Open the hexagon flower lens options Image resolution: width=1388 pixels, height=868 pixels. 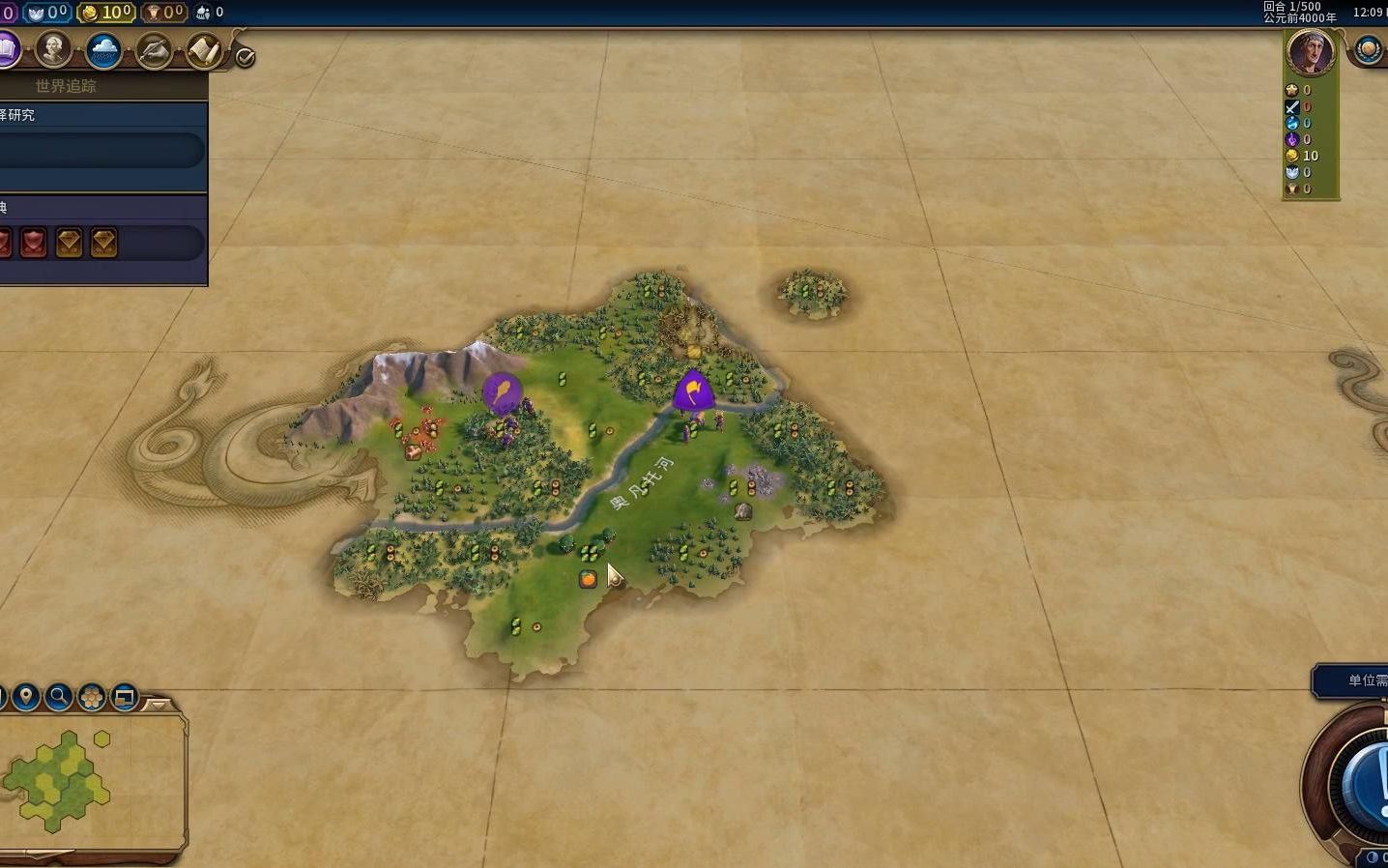tap(92, 696)
